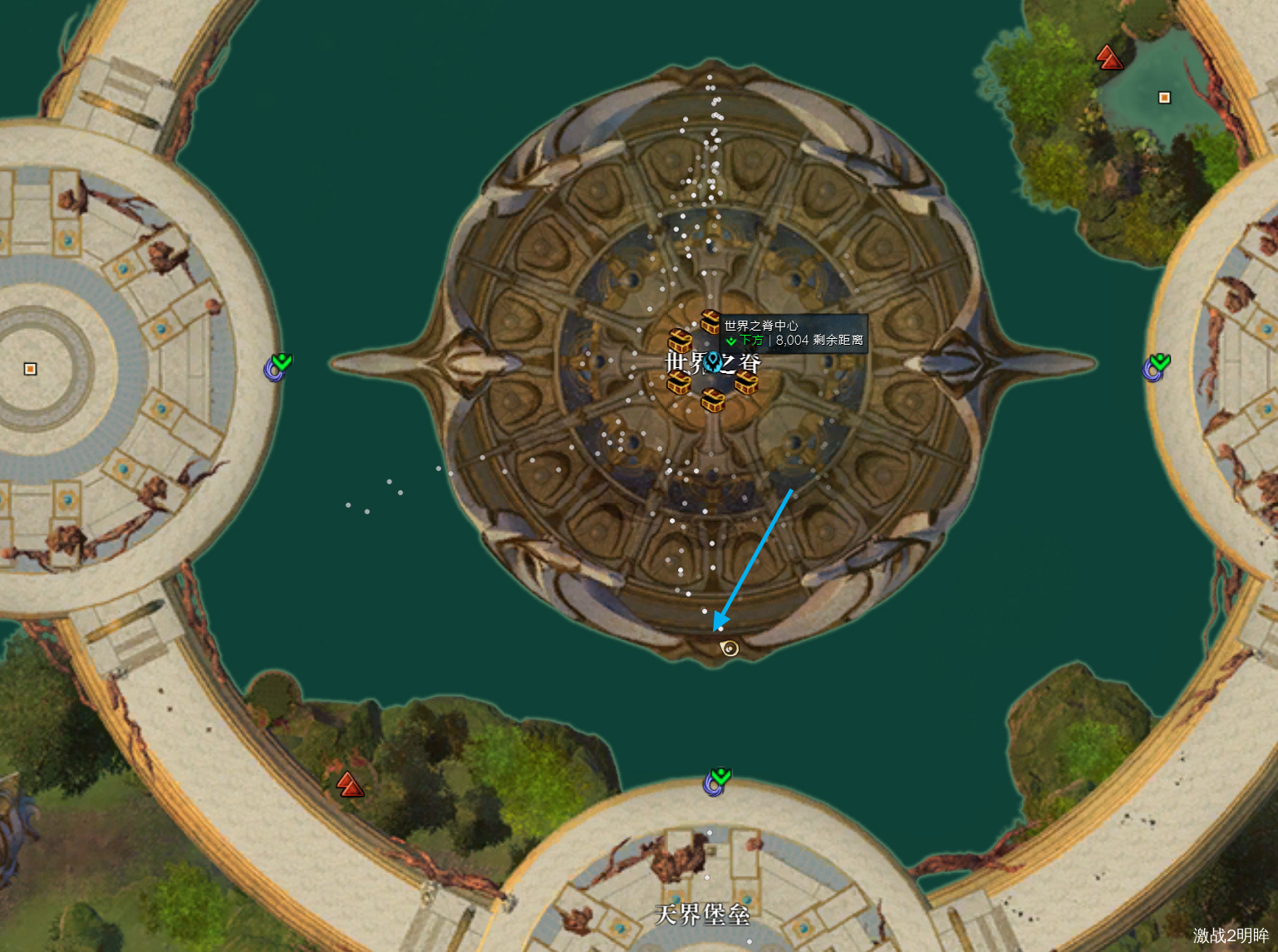This screenshot has height=952, width=1278.
Task: Select the chest above the 世 character
Action: point(680,341)
